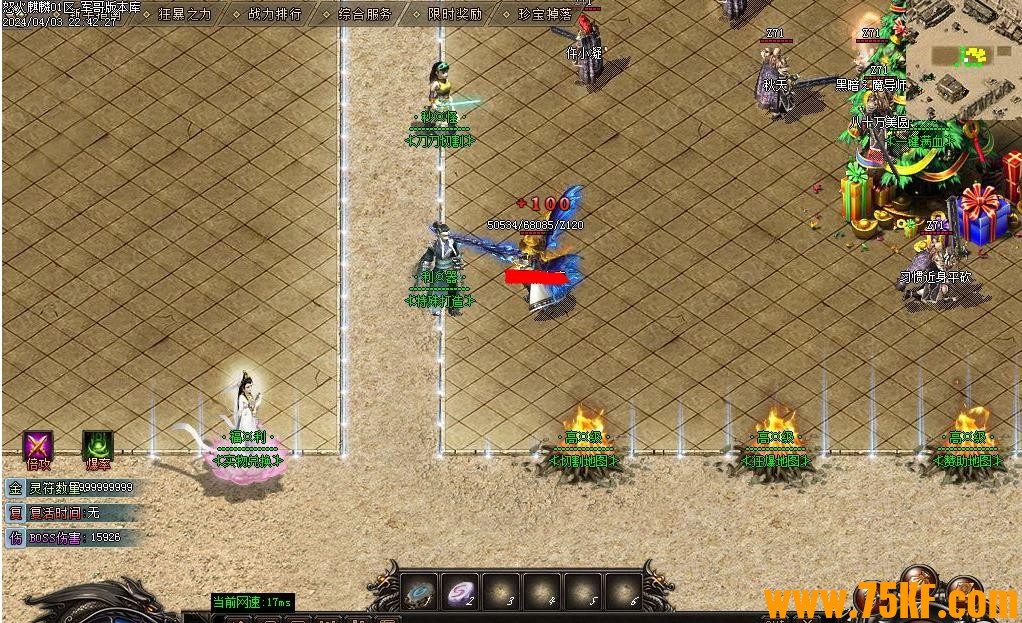This screenshot has width=1022, height=623.
Task: Click the 金 灵符数量 button
Action: pyautogui.click(x=15, y=488)
